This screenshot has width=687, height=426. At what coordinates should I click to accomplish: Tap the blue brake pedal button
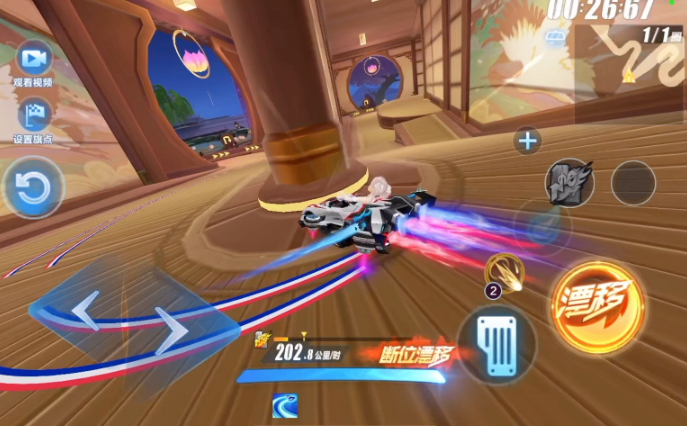pyautogui.click(x=497, y=343)
